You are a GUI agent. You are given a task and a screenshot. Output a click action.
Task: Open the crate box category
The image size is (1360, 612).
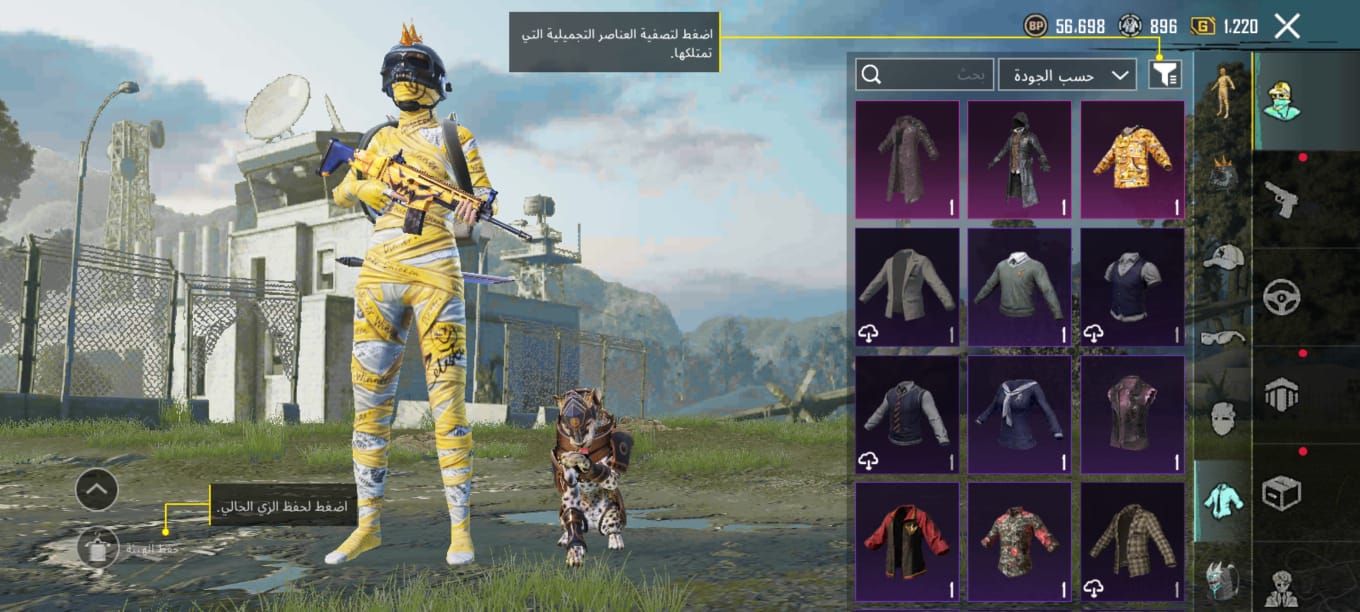coord(1280,493)
